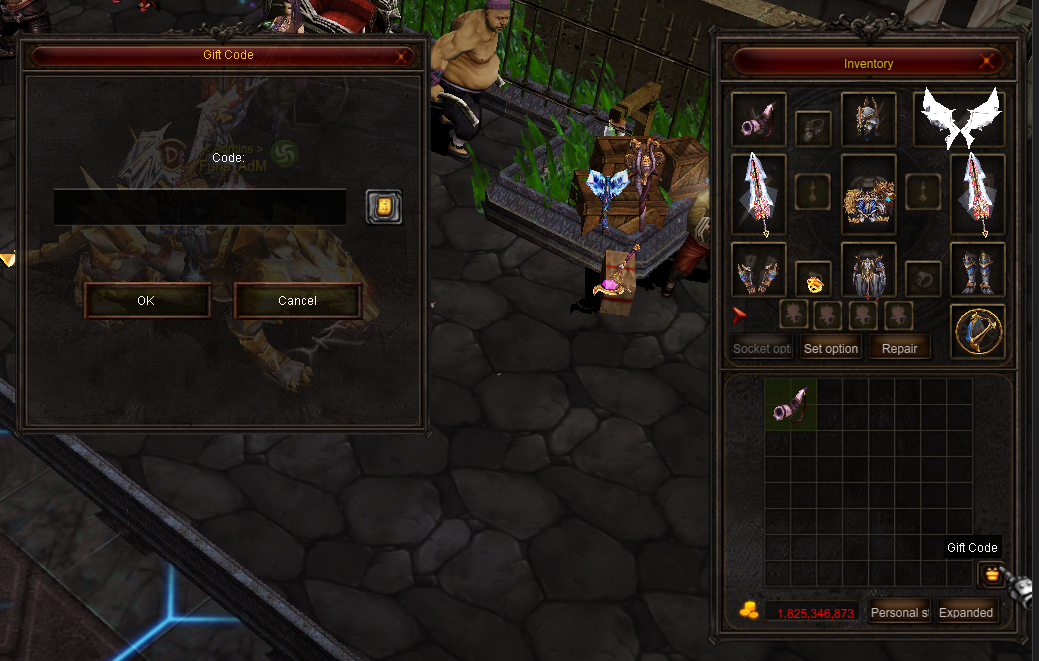Click the Repair button
Screen dimensions: 1039x661
899,348
